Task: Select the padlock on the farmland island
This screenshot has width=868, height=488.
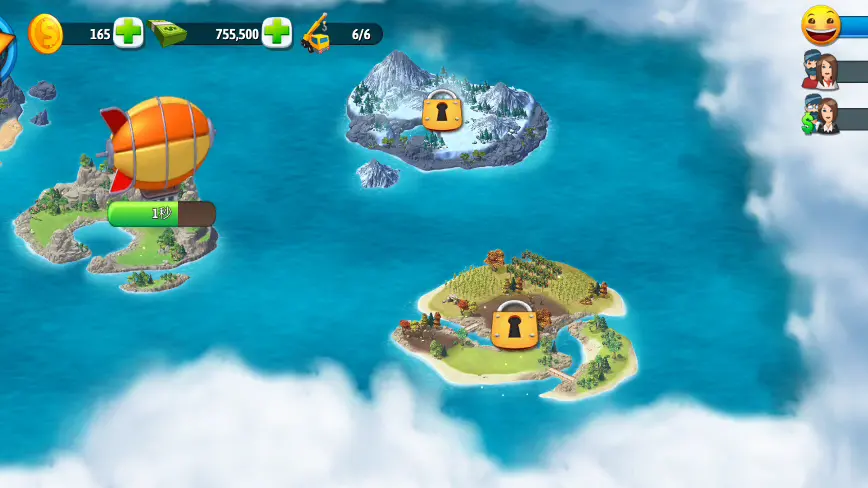Action: 514,325
